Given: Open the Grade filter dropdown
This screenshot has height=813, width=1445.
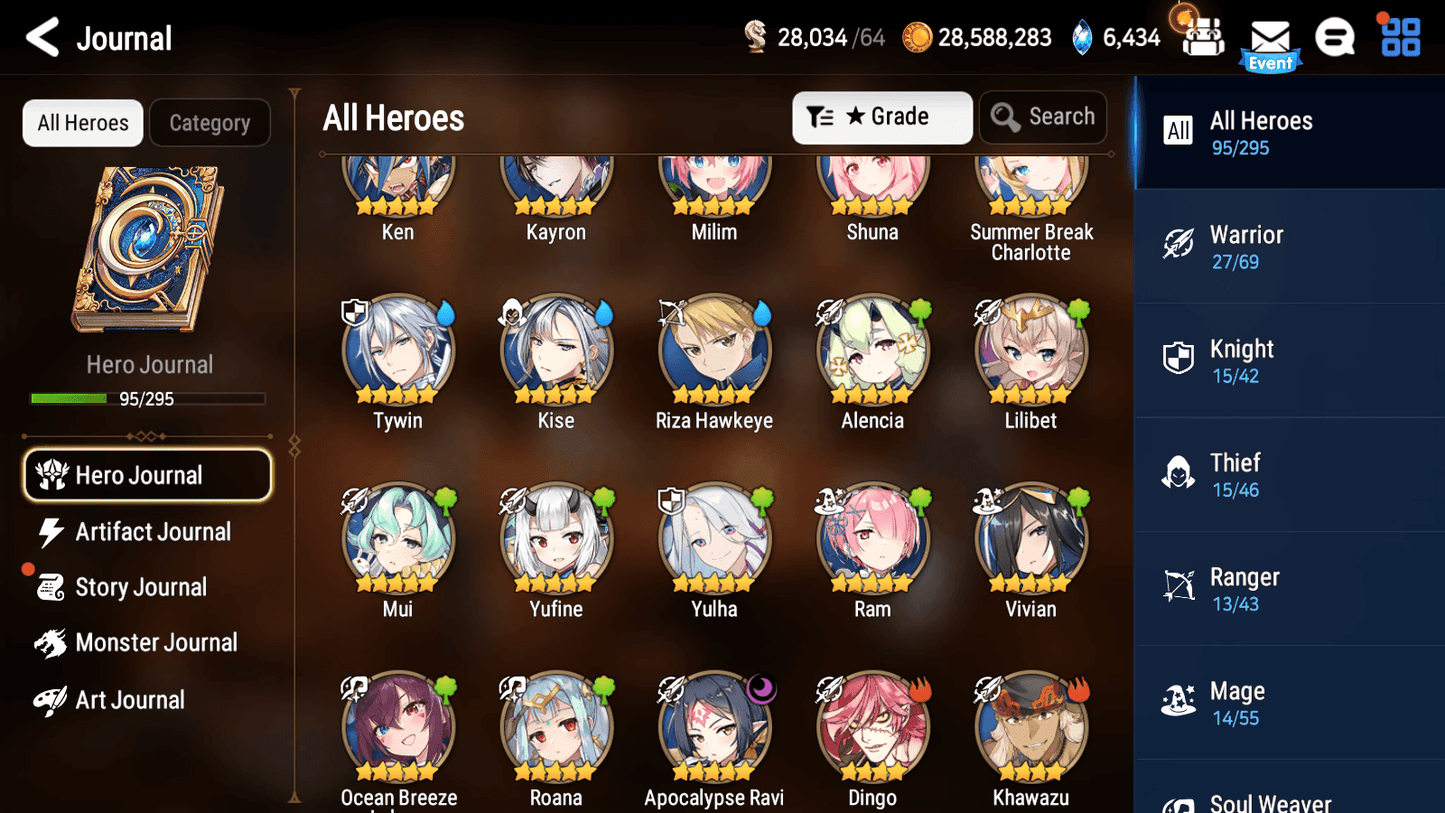Looking at the screenshot, I should pyautogui.click(x=882, y=117).
